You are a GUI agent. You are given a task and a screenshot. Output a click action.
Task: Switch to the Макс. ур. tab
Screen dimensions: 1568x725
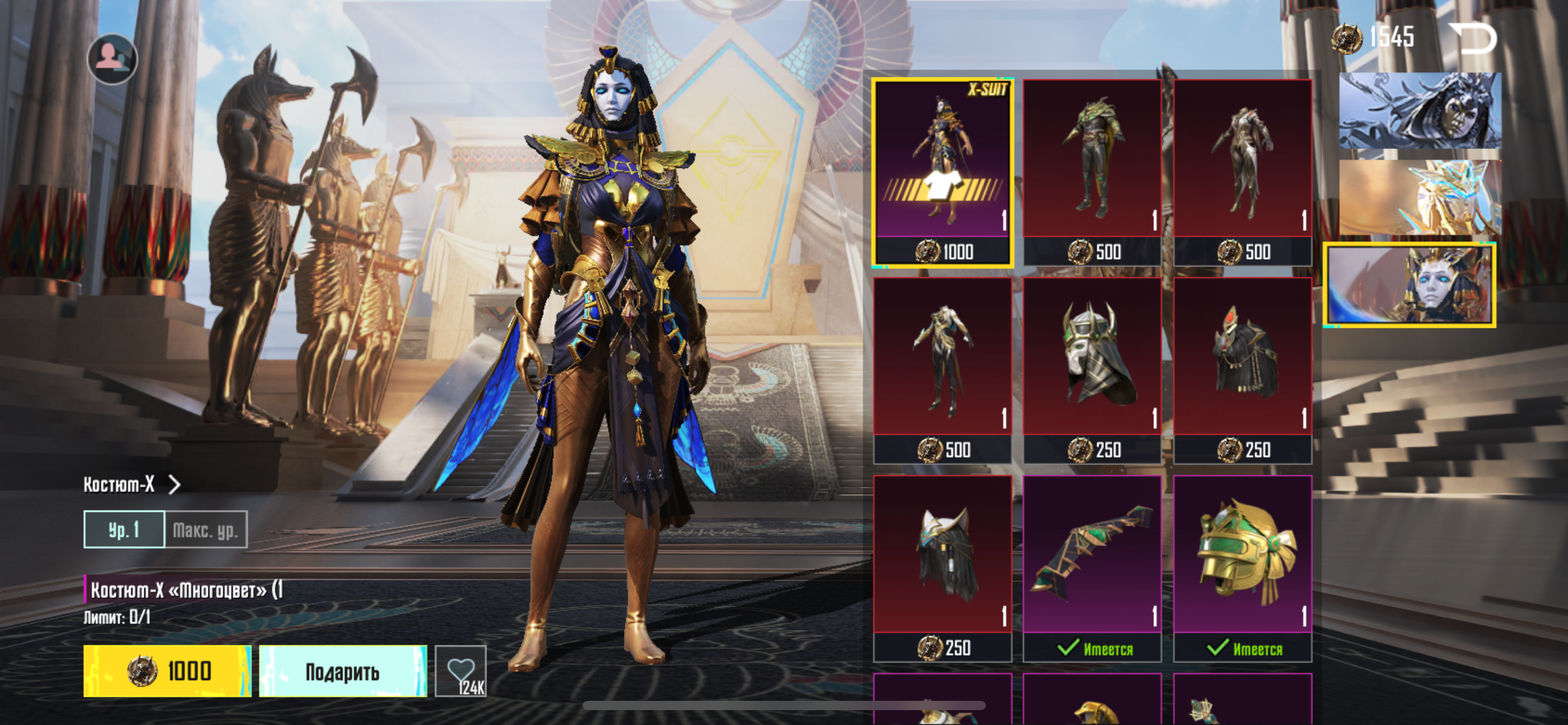pyautogui.click(x=206, y=530)
